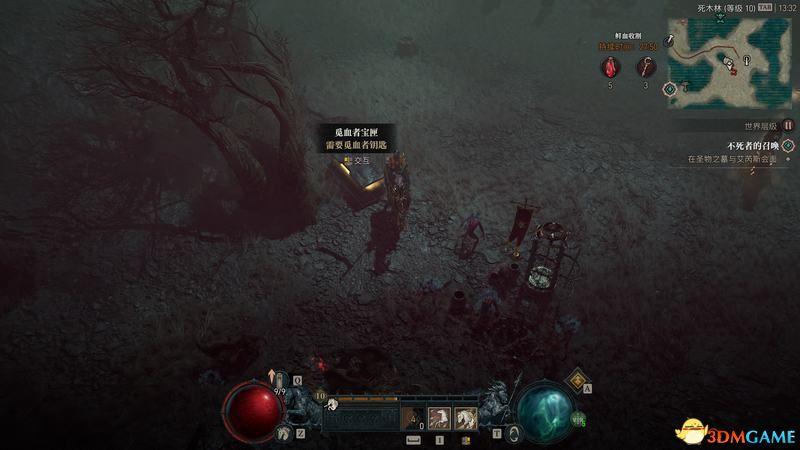Activate the second horse skill slot
Image resolution: width=800 pixels, height=450 pixels.
click(439, 418)
